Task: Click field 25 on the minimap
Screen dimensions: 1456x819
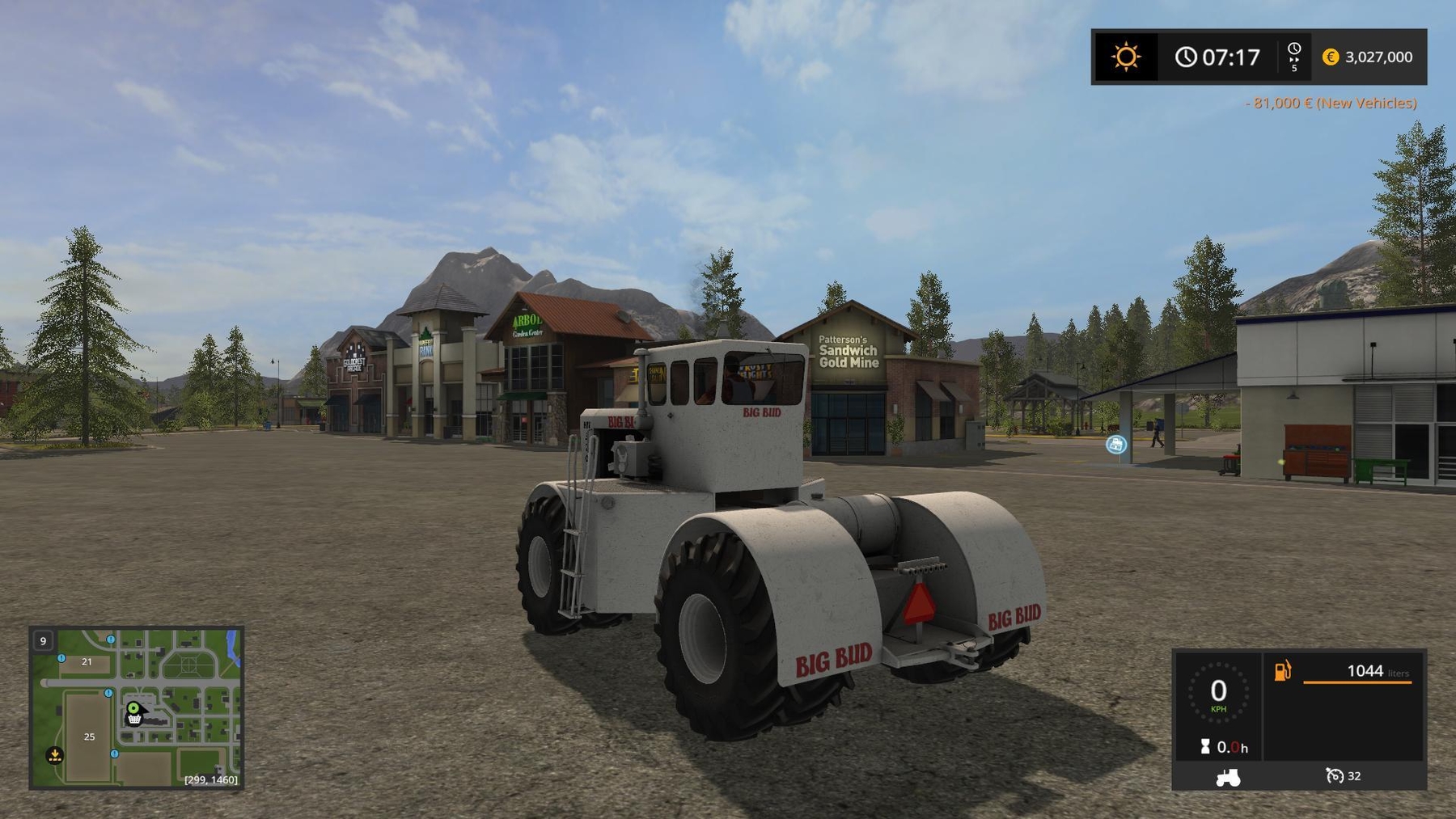Action: [89, 737]
